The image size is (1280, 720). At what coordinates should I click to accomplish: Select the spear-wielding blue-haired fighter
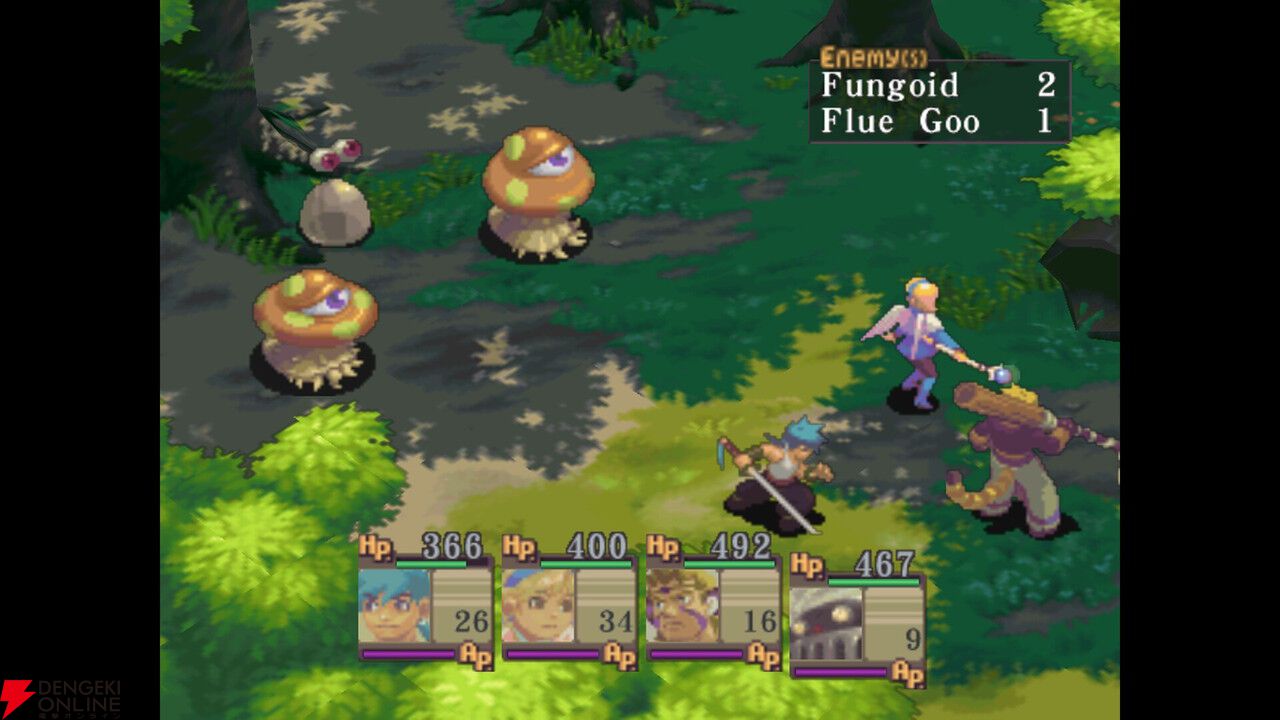[790, 470]
